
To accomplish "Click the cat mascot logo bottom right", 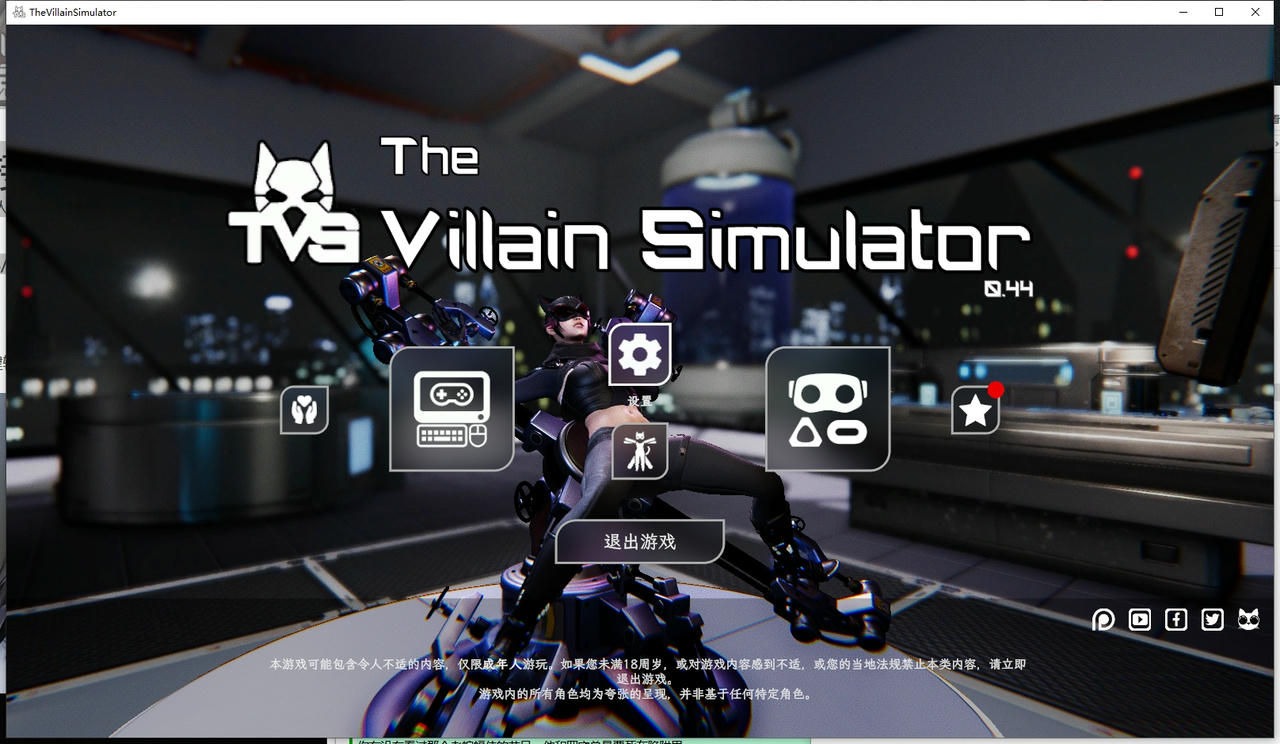I will pyautogui.click(x=1248, y=620).
